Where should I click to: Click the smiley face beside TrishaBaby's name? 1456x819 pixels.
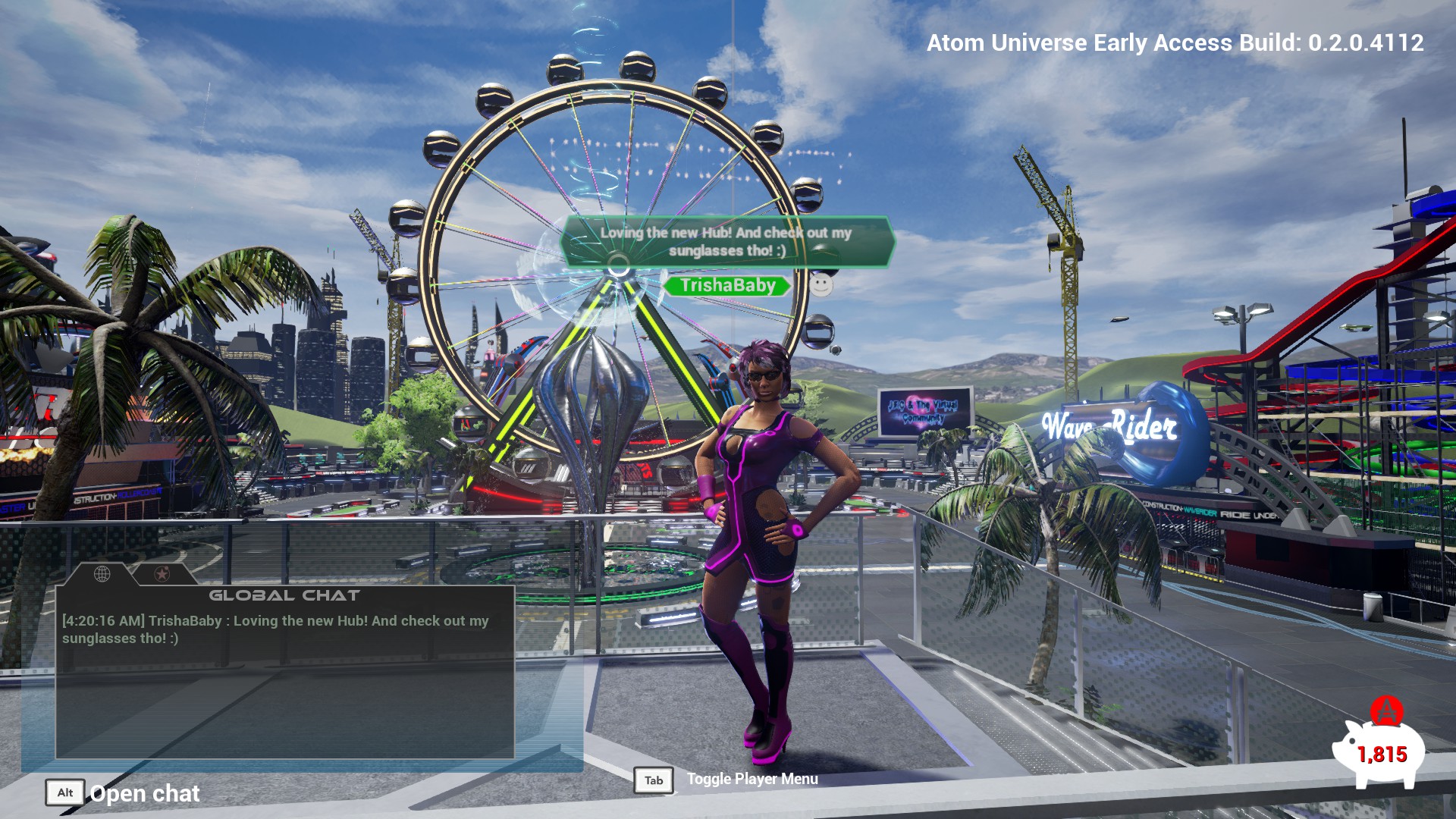click(x=821, y=284)
